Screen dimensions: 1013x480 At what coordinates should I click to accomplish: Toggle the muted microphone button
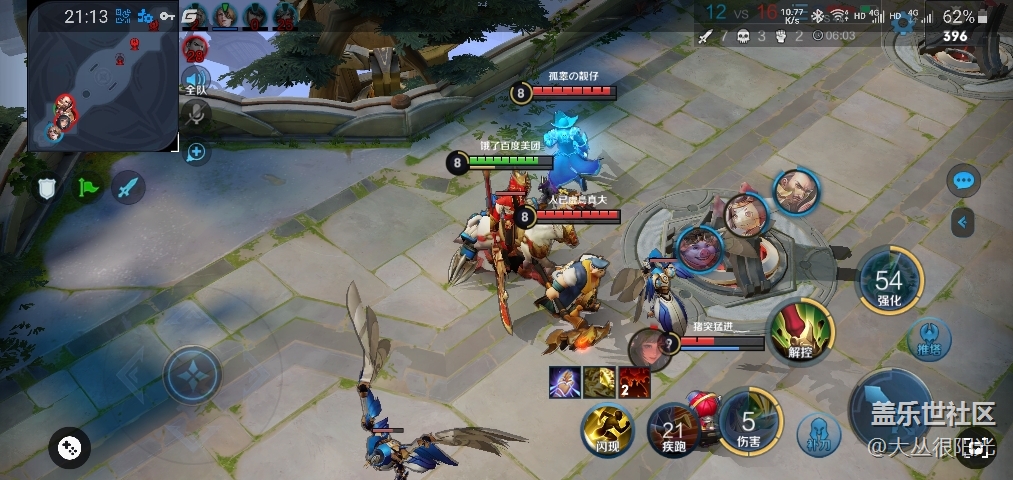(x=196, y=118)
